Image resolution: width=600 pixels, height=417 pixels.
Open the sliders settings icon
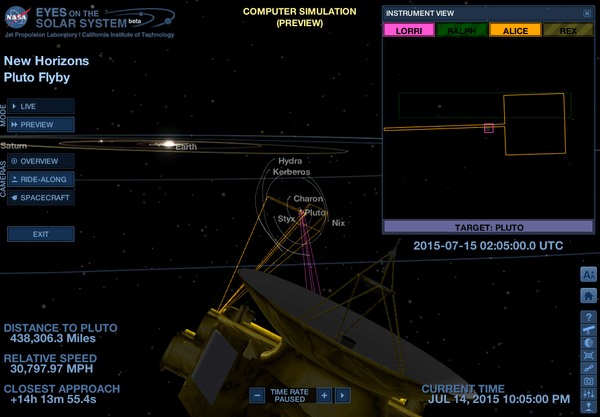[x=588, y=394]
